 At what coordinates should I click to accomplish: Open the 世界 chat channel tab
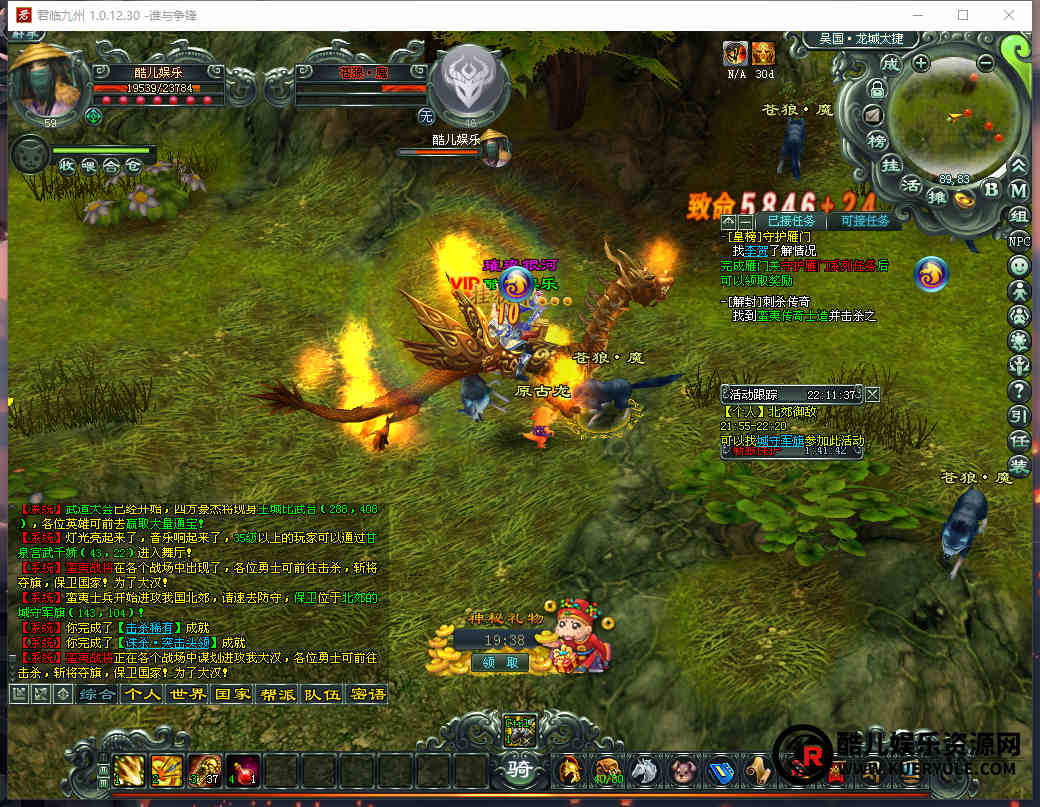pyautogui.click(x=188, y=694)
